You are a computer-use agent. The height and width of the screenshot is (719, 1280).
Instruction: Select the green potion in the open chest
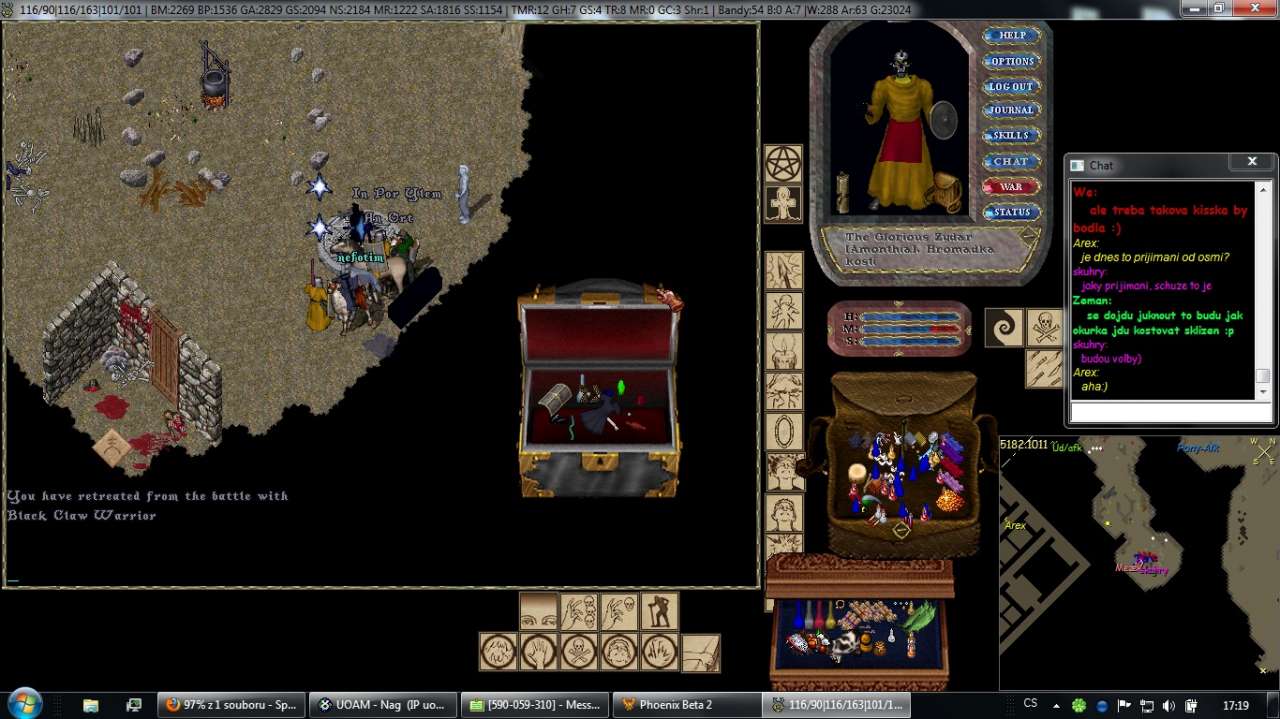620,386
